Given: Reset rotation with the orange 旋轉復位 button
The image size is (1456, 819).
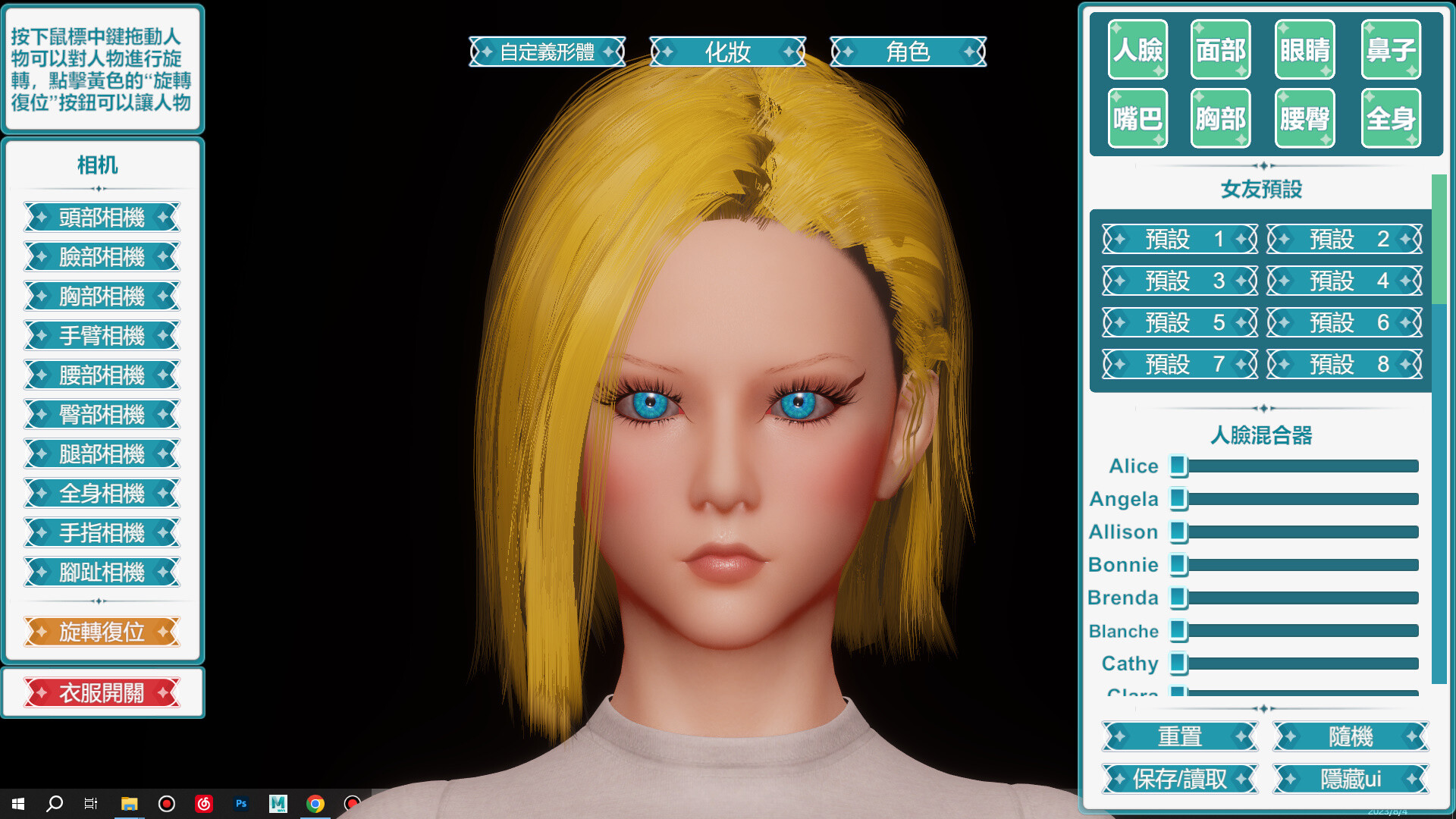Looking at the screenshot, I should [103, 632].
